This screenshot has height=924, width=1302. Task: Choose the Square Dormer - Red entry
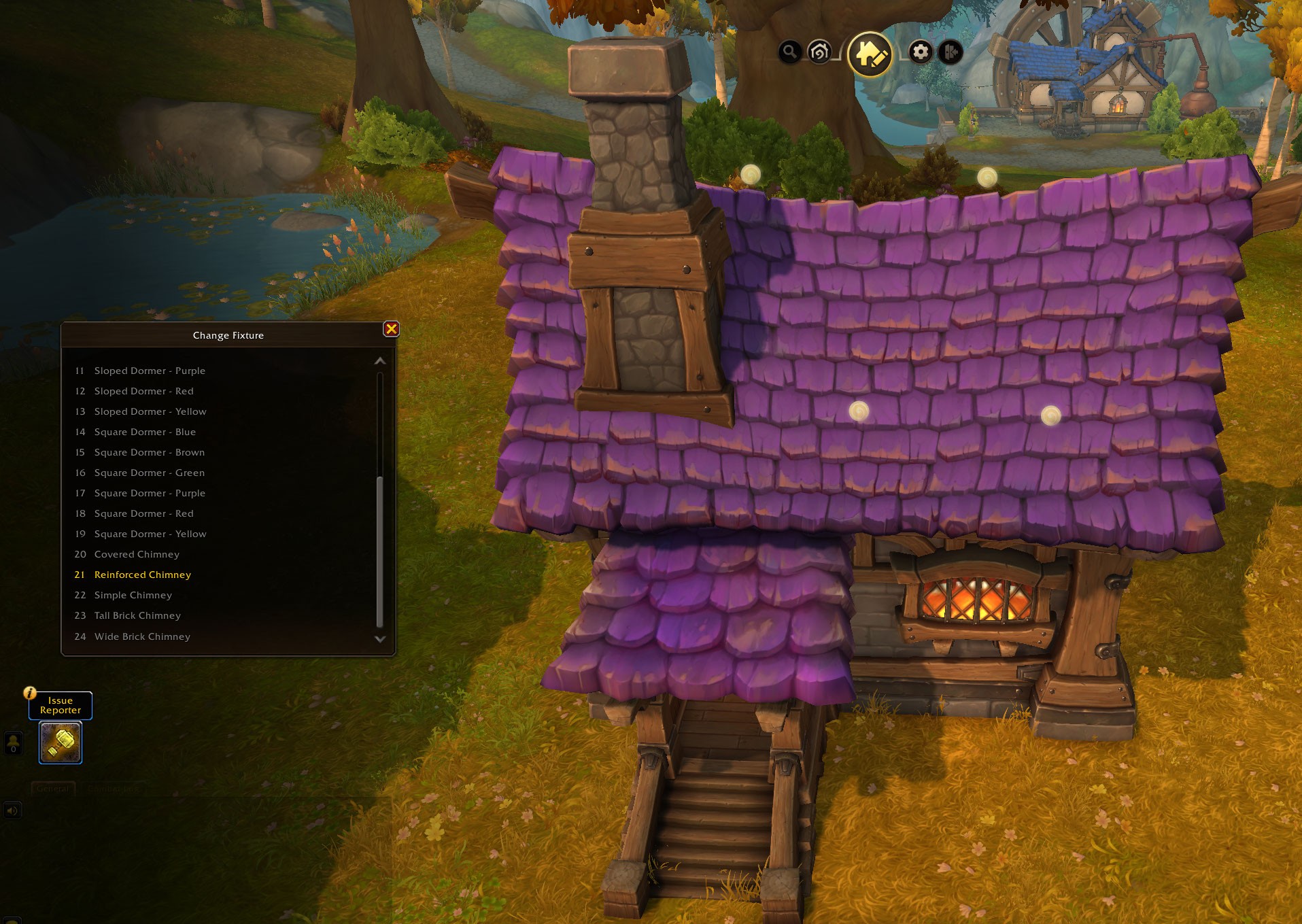tap(143, 513)
